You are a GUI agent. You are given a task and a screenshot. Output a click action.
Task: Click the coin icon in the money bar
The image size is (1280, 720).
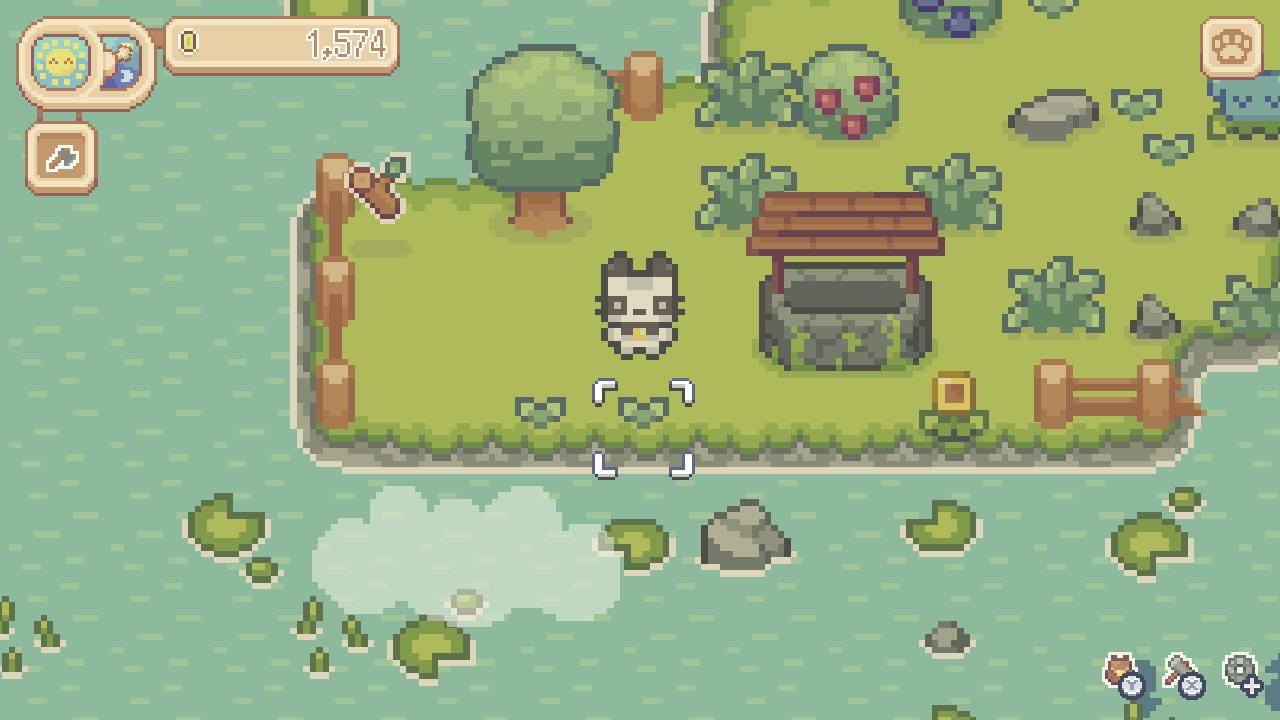(x=189, y=44)
